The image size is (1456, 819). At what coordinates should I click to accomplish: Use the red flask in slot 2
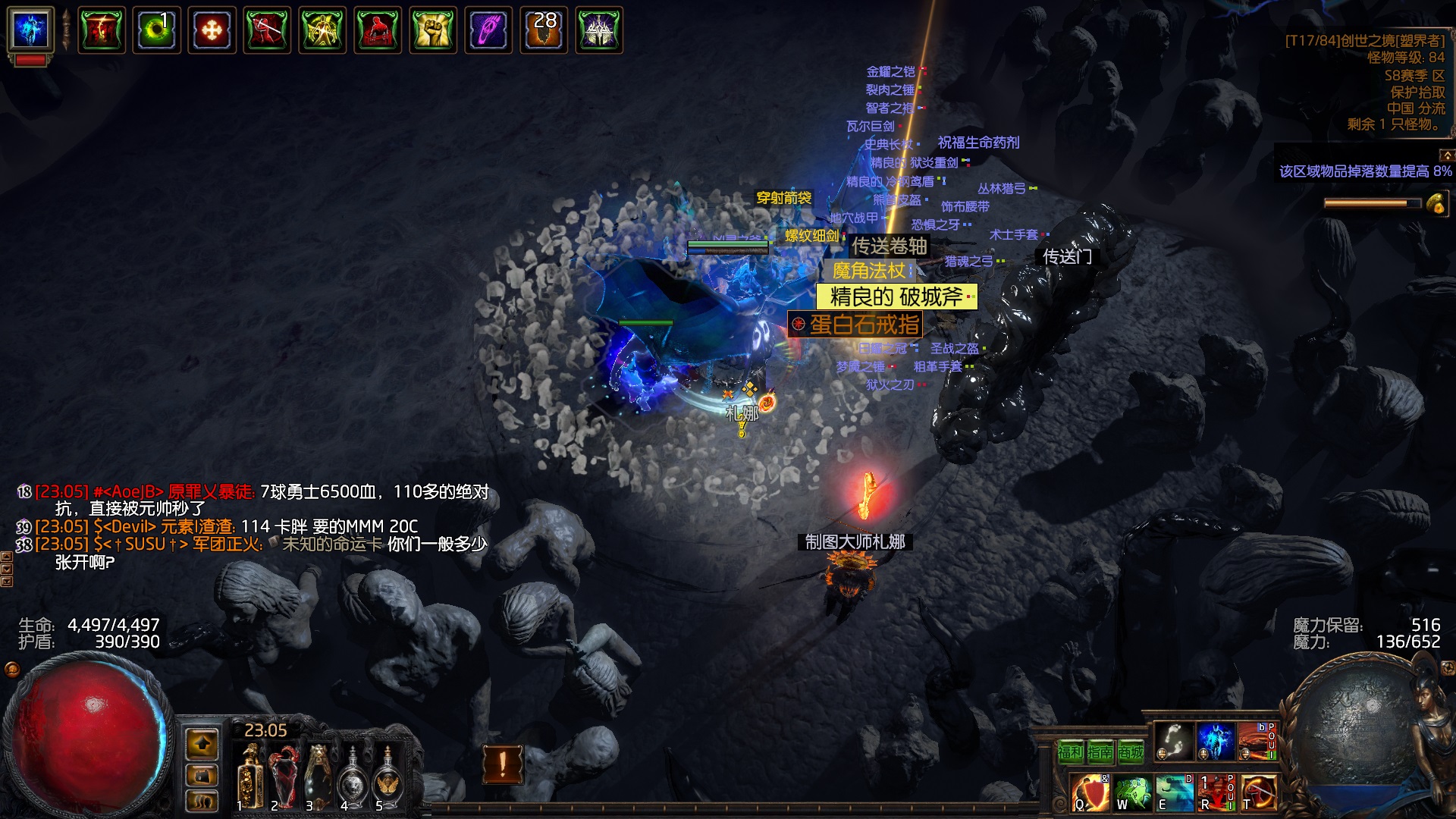284,777
